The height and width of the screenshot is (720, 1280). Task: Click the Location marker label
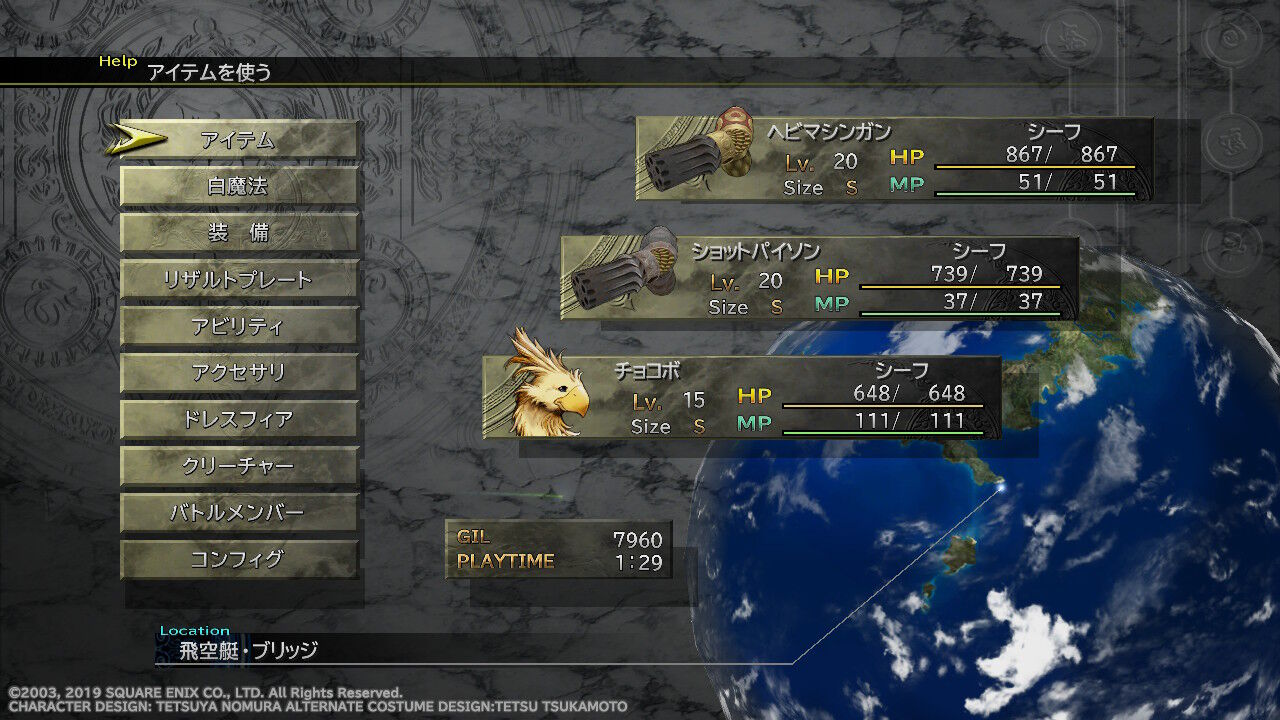tap(194, 630)
